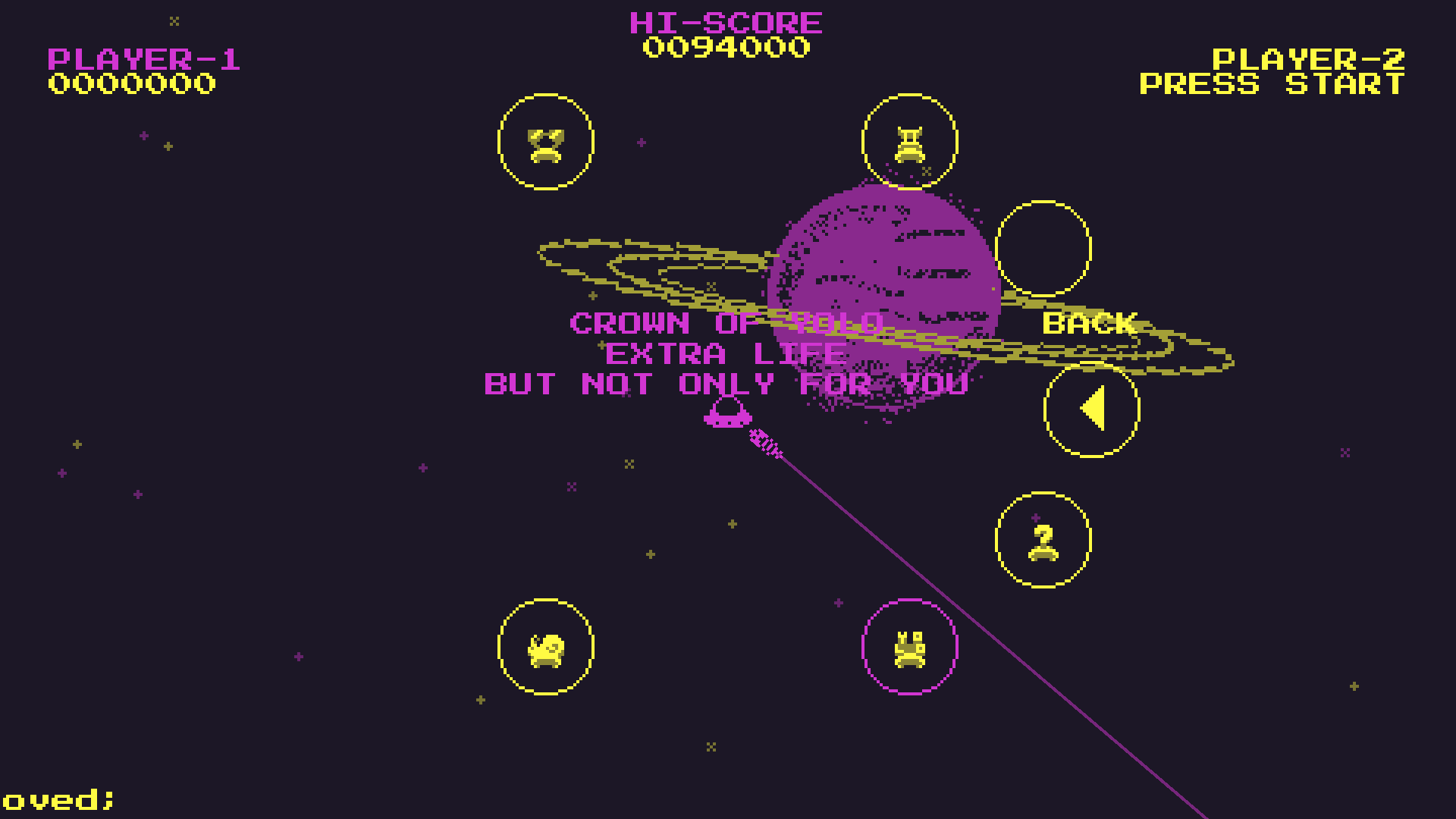Screen dimensions: 1456x819
Task: Click the CROWN OF YOLO title text
Action: coord(726,323)
